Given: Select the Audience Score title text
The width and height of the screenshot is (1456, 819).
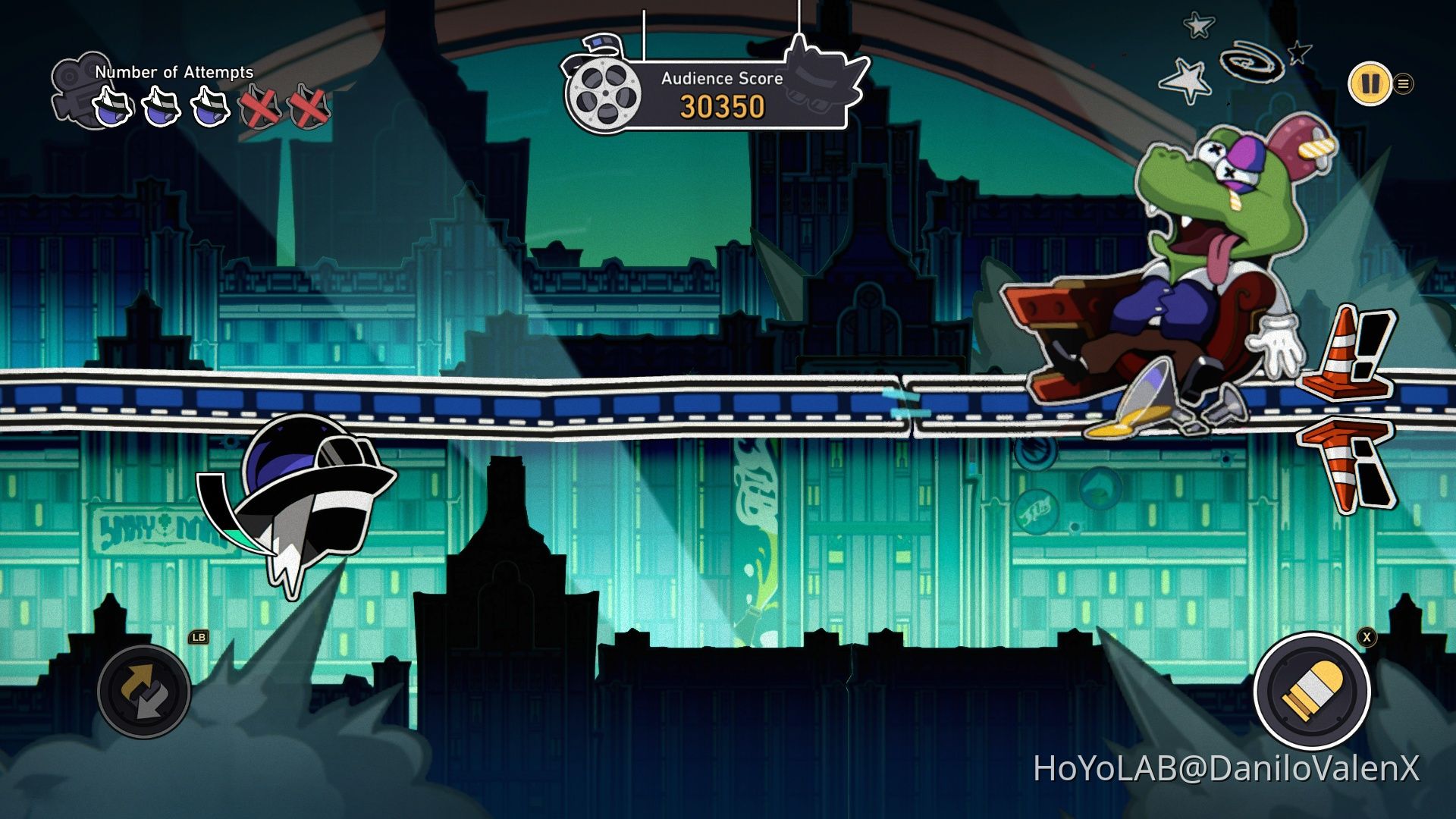Looking at the screenshot, I should tap(722, 77).
